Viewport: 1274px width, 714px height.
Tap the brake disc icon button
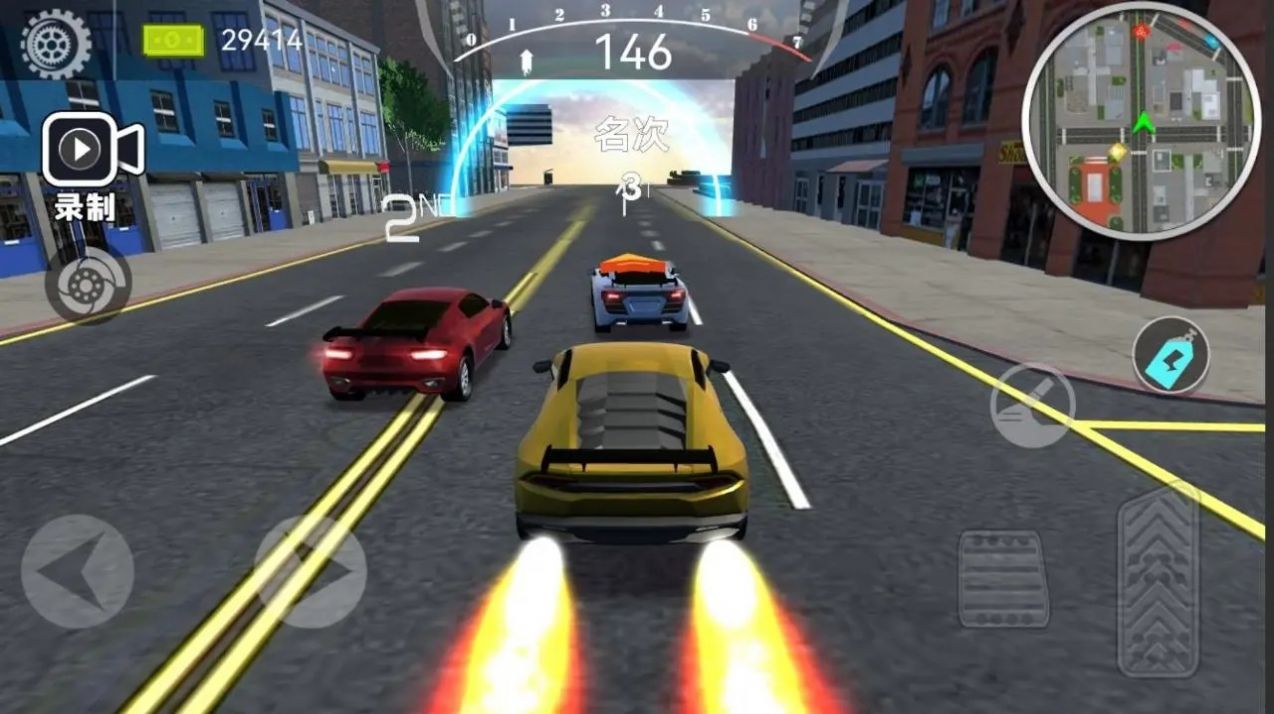tap(88, 285)
